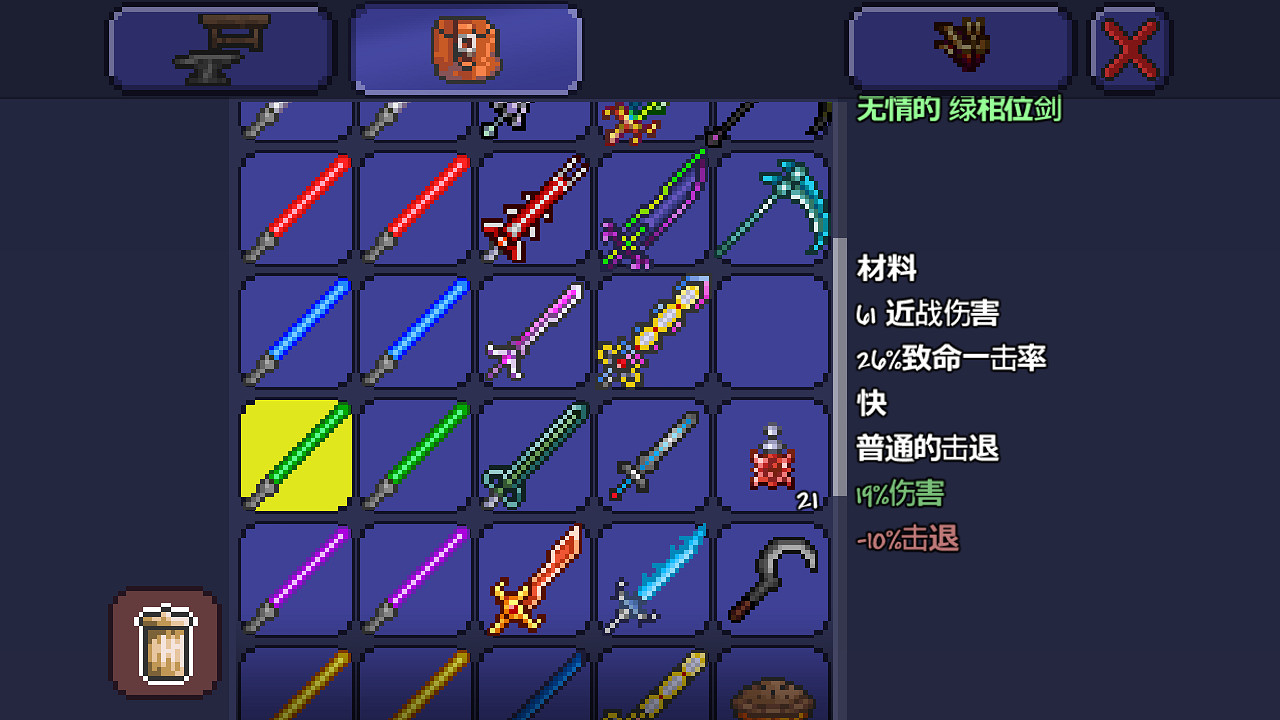Select the pink-bladed sword

point(533,331)
